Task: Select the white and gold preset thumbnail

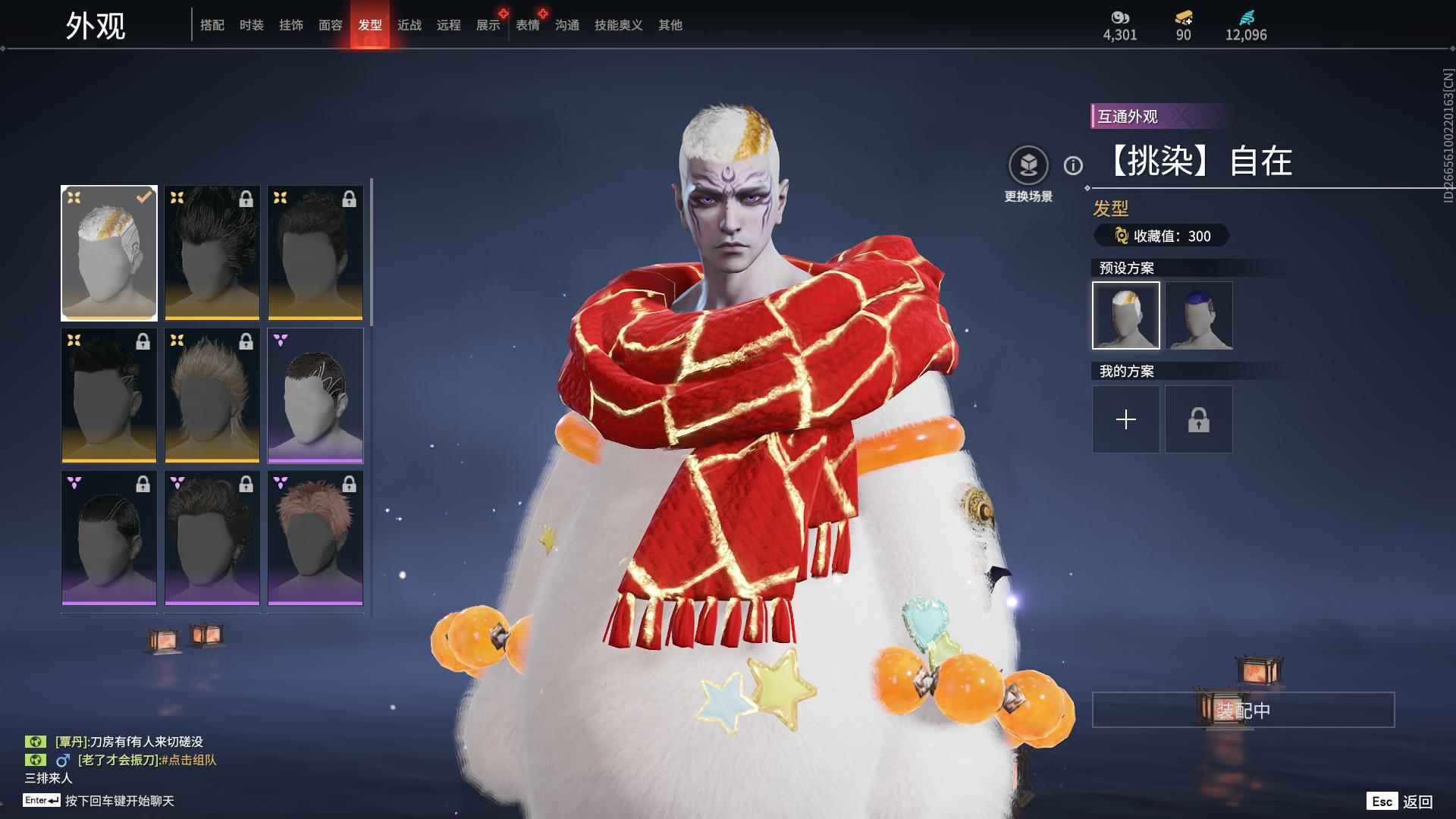Action: [1126, 315]
